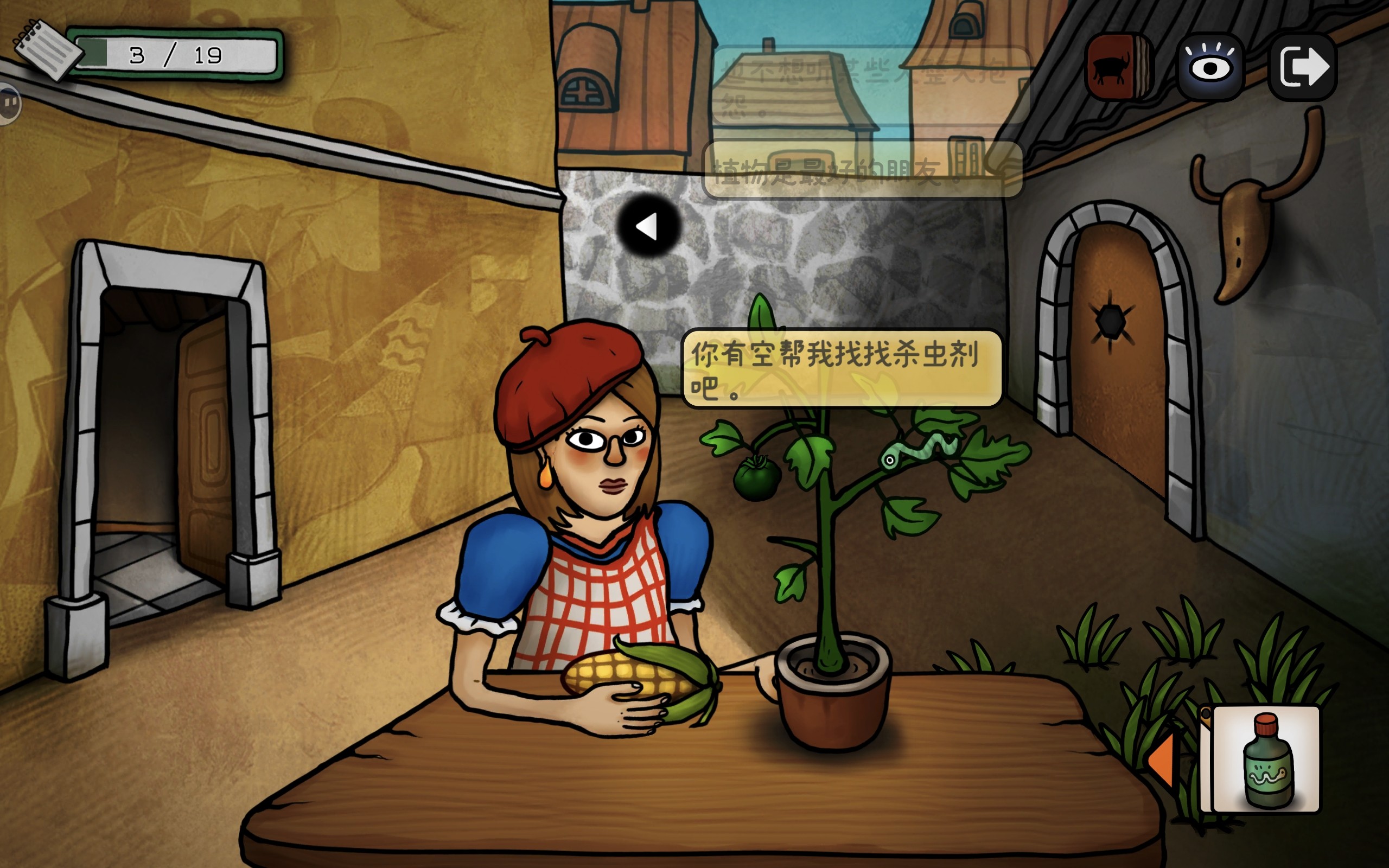Advance the insecticide request dialogue bubble
Screen dimensions: 1389x868
(842, 368)
